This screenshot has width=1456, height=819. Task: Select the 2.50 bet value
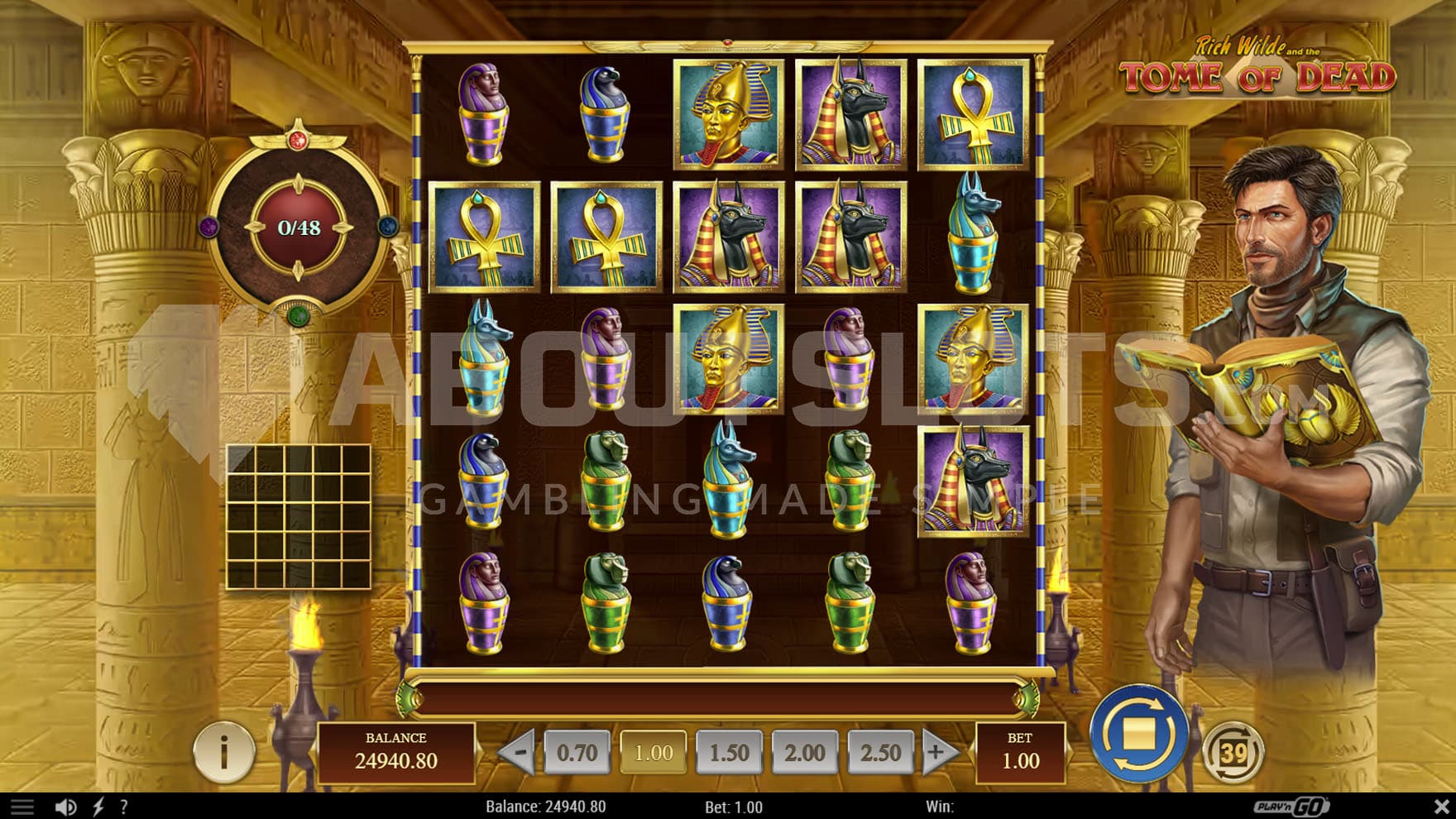click(880, 753)
